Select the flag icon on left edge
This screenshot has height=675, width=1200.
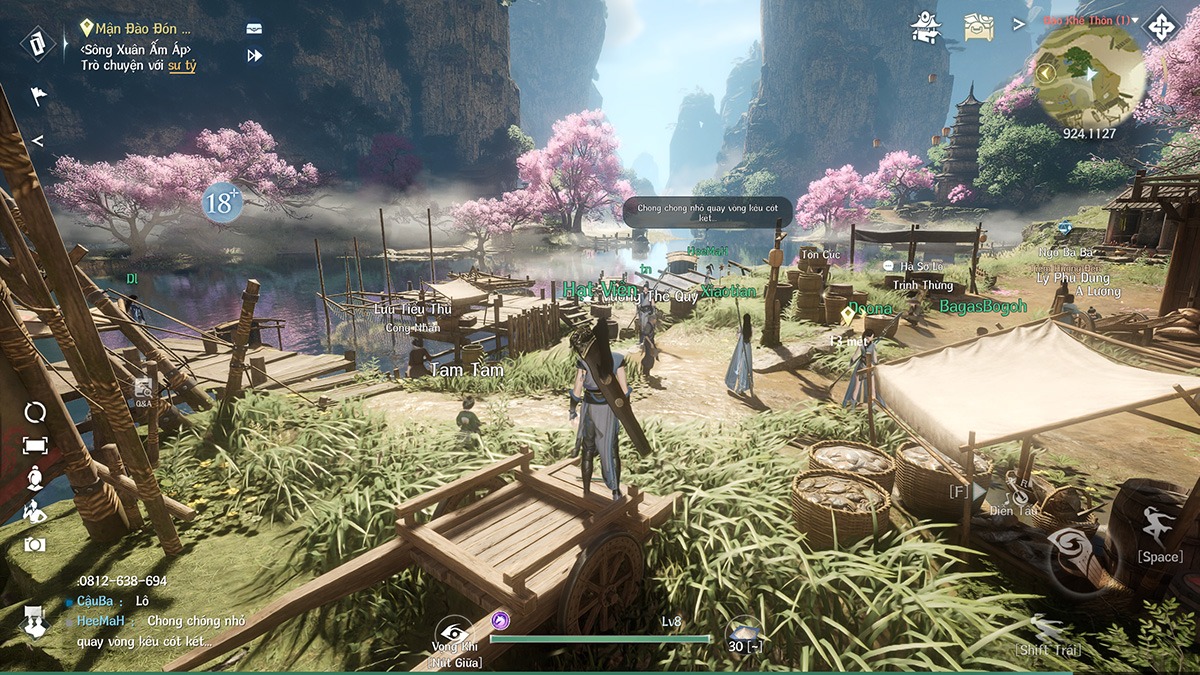[x=38, y=97]
